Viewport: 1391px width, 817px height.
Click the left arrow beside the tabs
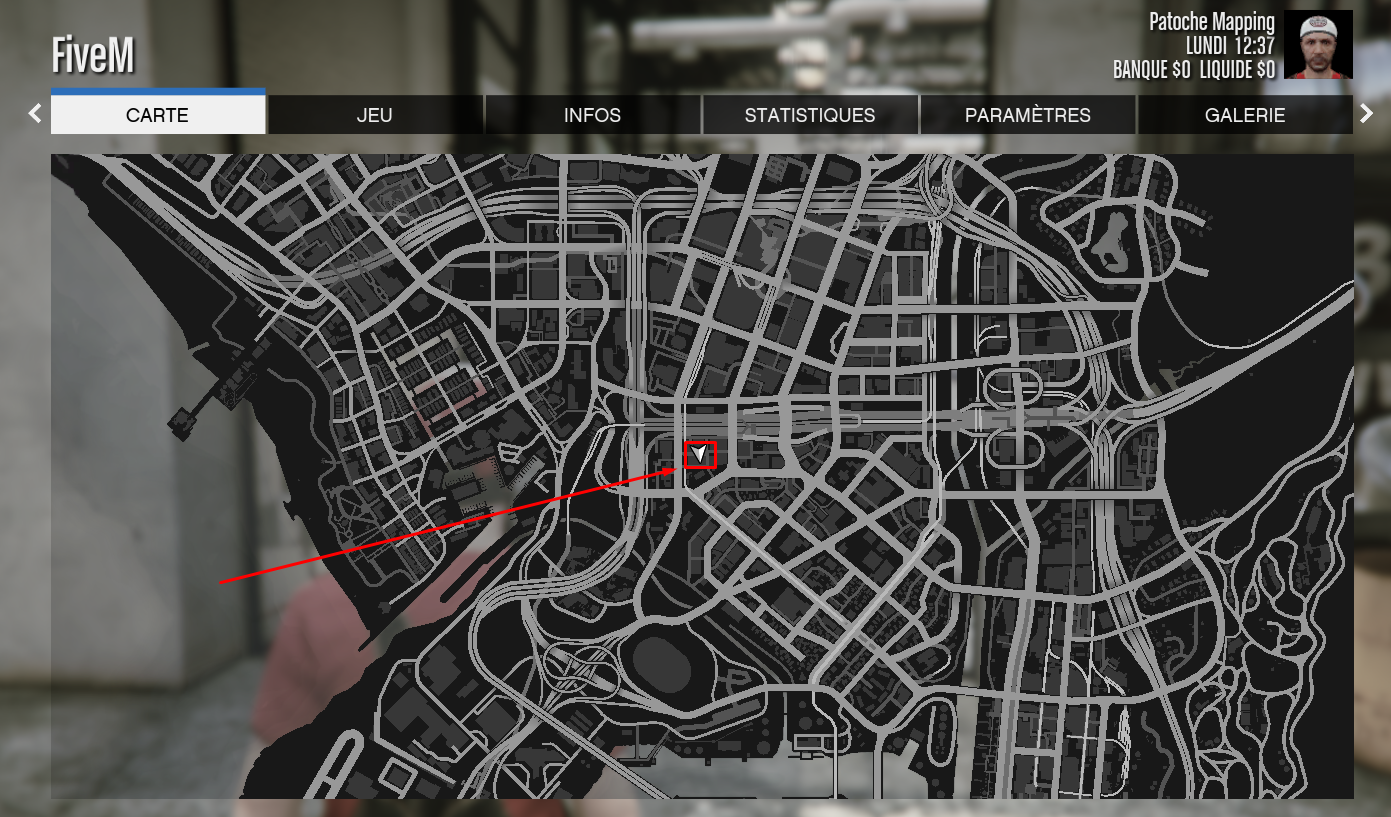(x=36, y=114)
